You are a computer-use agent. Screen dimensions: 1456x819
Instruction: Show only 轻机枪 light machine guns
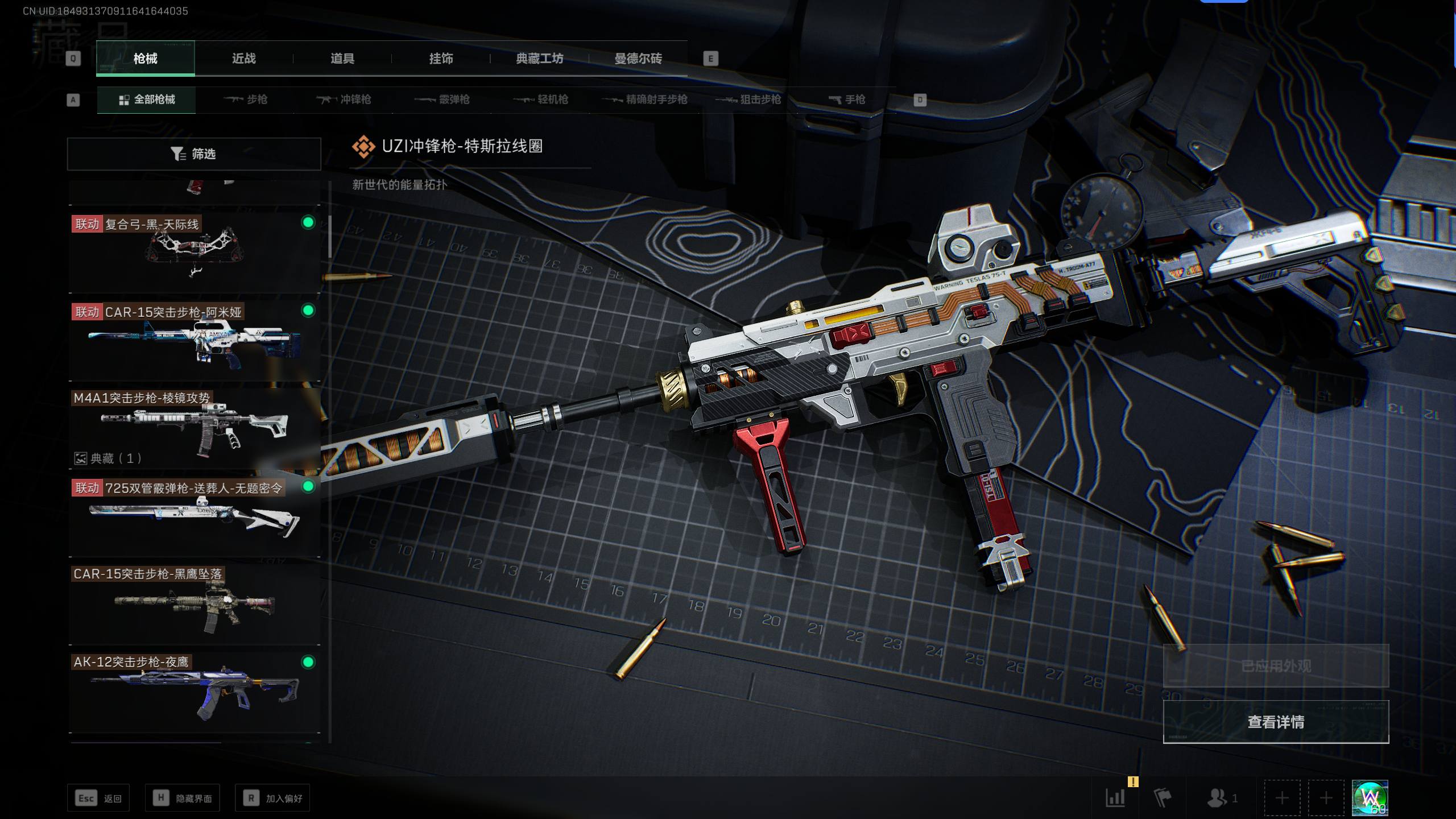pyautogui.click(x=541, y=100)
